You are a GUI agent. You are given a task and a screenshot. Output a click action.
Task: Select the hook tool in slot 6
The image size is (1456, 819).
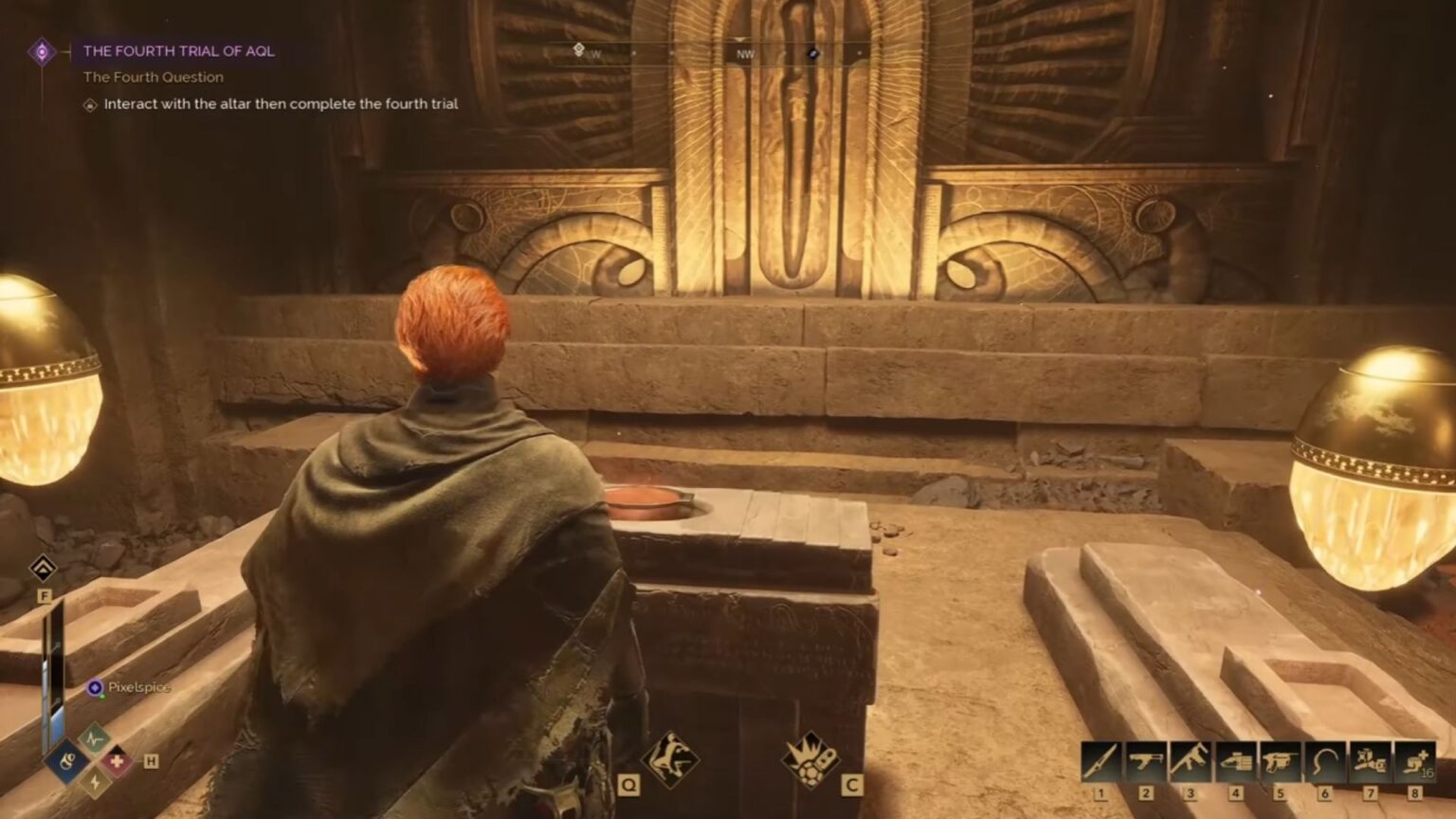[x=1325, y=761]
